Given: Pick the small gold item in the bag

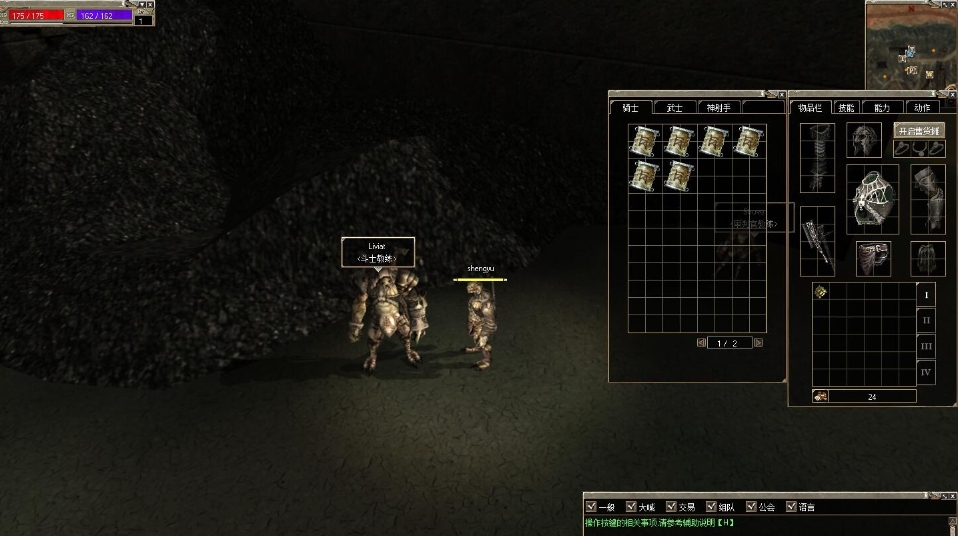Looking at the screenshot, I should 821,292.
